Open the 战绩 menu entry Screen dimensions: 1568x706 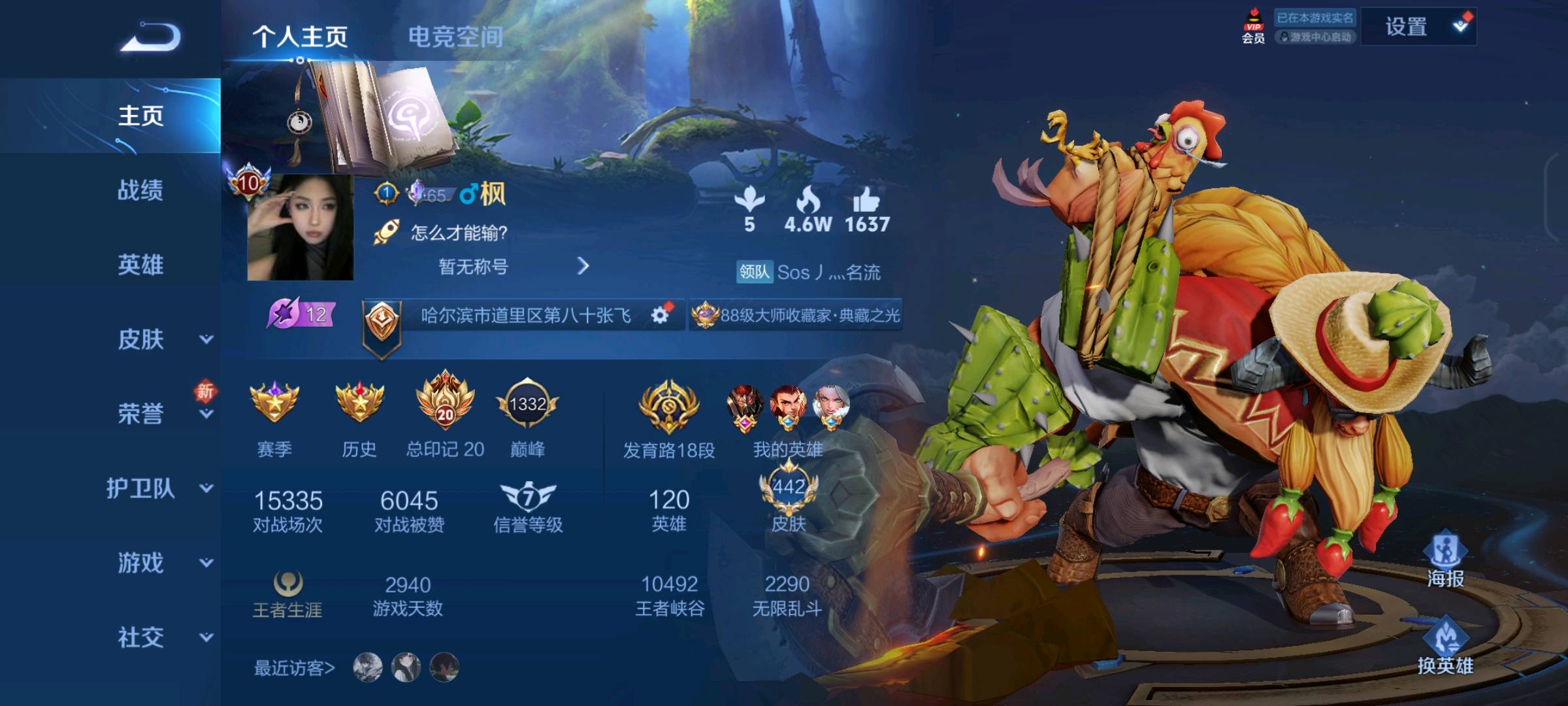click(140, 190)
